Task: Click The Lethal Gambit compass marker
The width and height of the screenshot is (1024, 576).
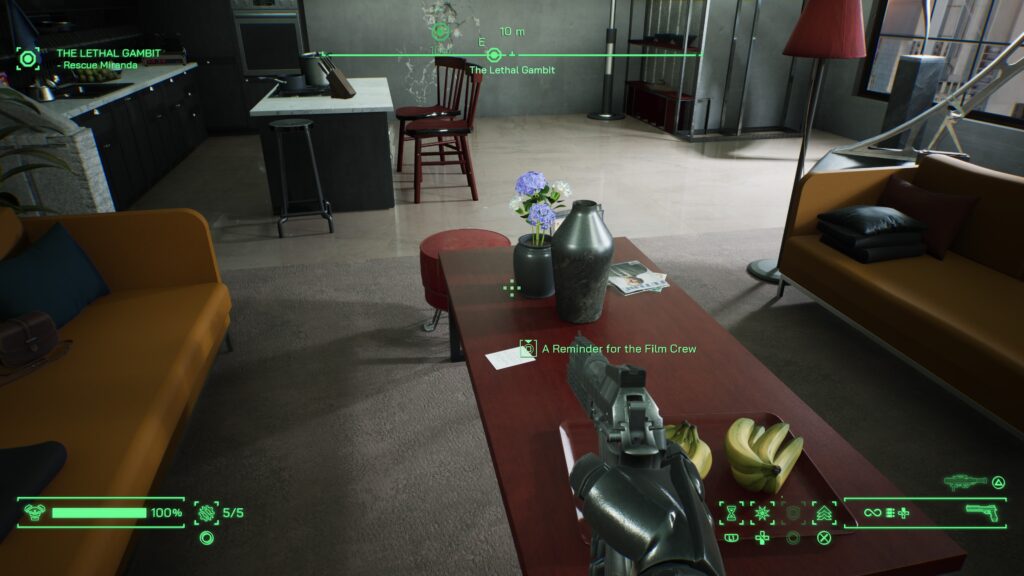Action: coord(493,54)
